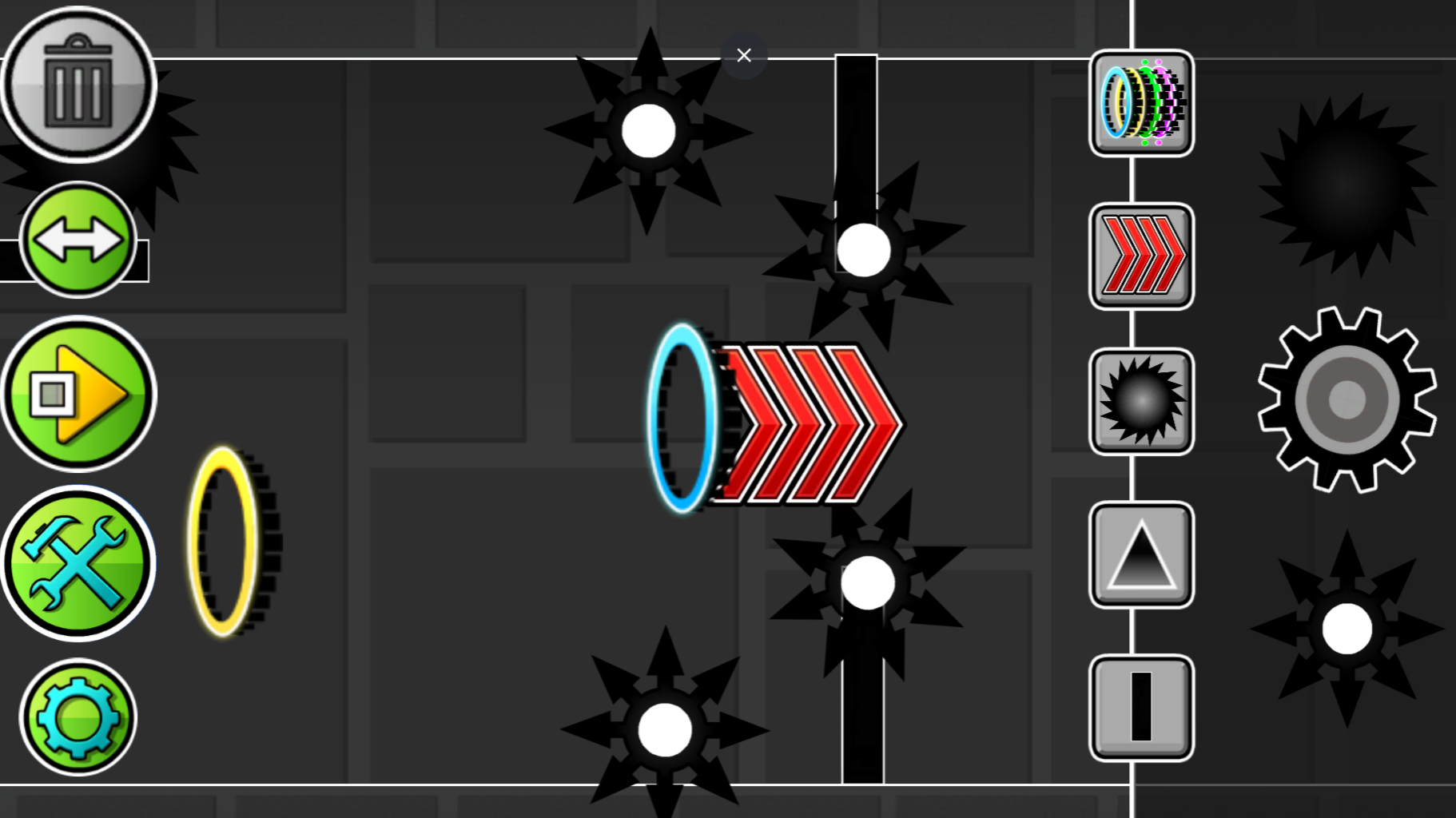Dismiss the overlay using the X button
The height and width of the screenshot is (818, 1456).
click(743, 54)
